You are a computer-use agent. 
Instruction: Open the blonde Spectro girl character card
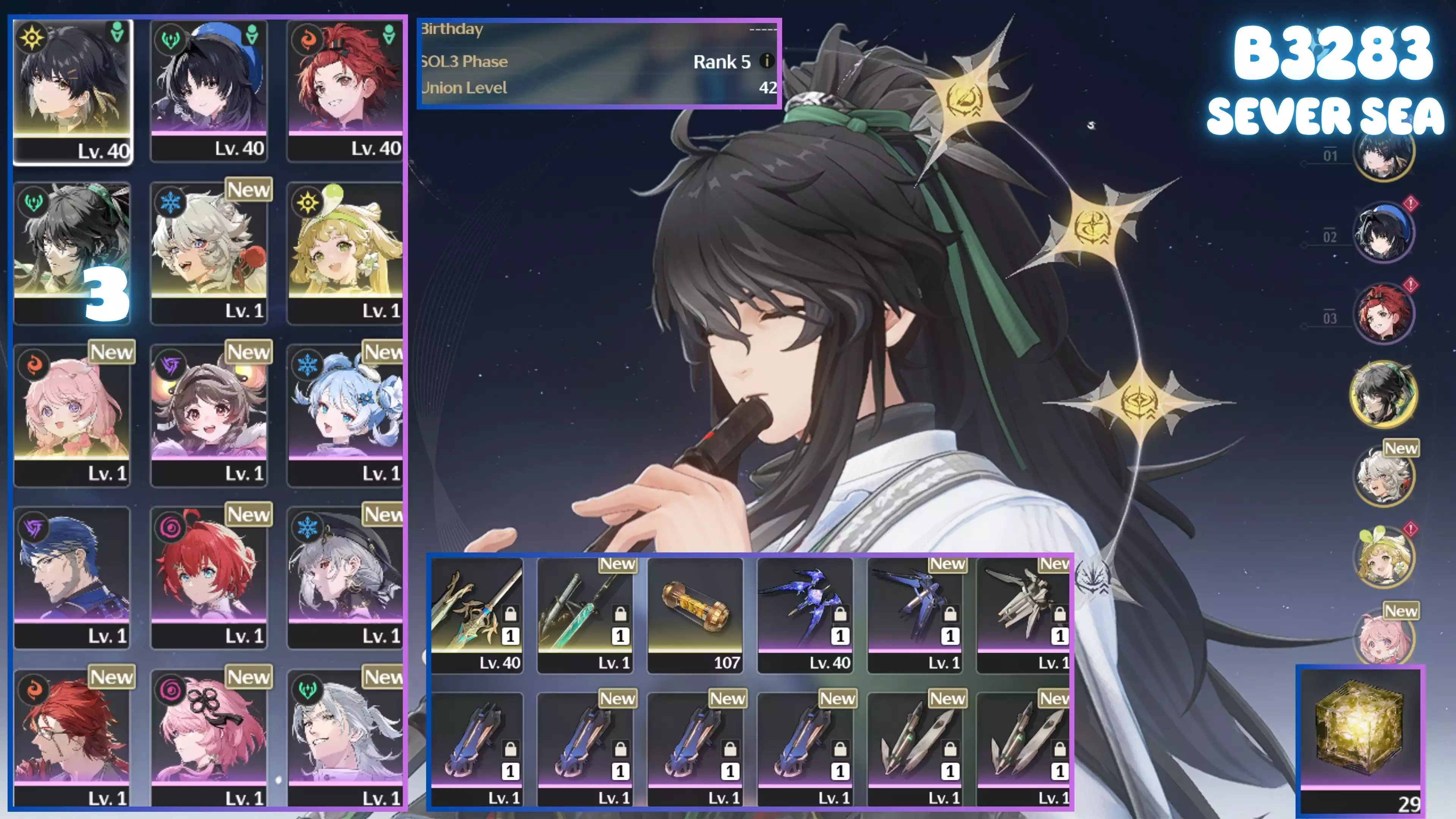click(x=345, y=252)
